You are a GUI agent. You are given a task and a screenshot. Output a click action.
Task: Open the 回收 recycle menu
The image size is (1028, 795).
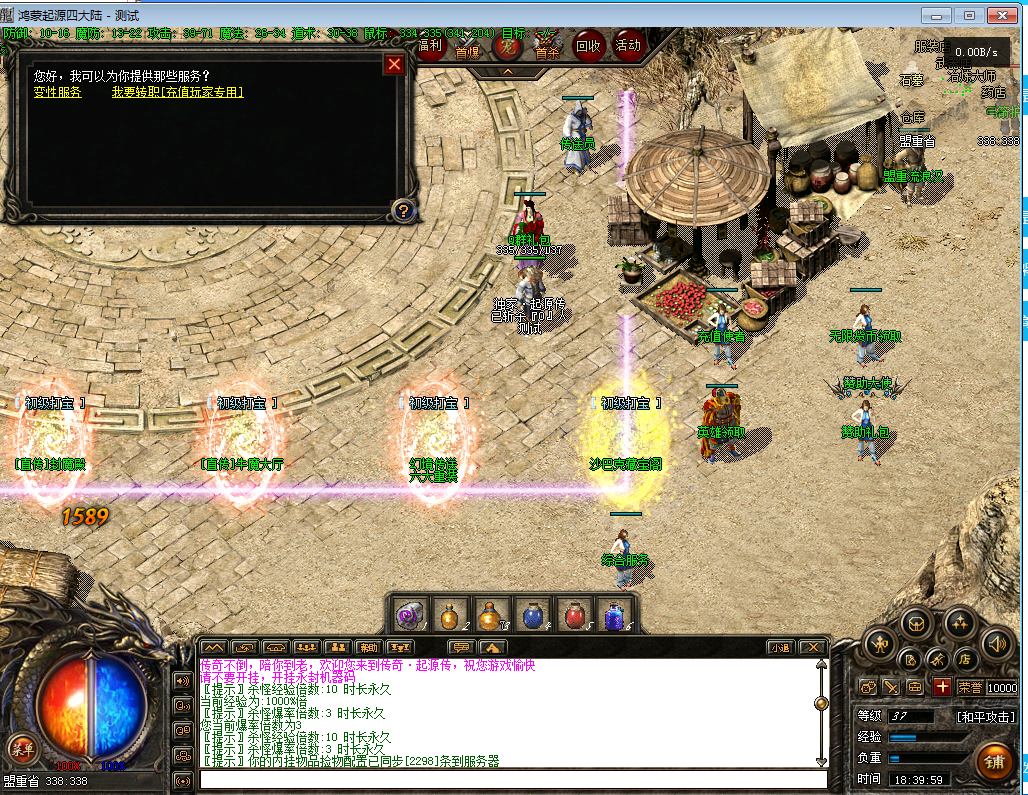(588, 45)
